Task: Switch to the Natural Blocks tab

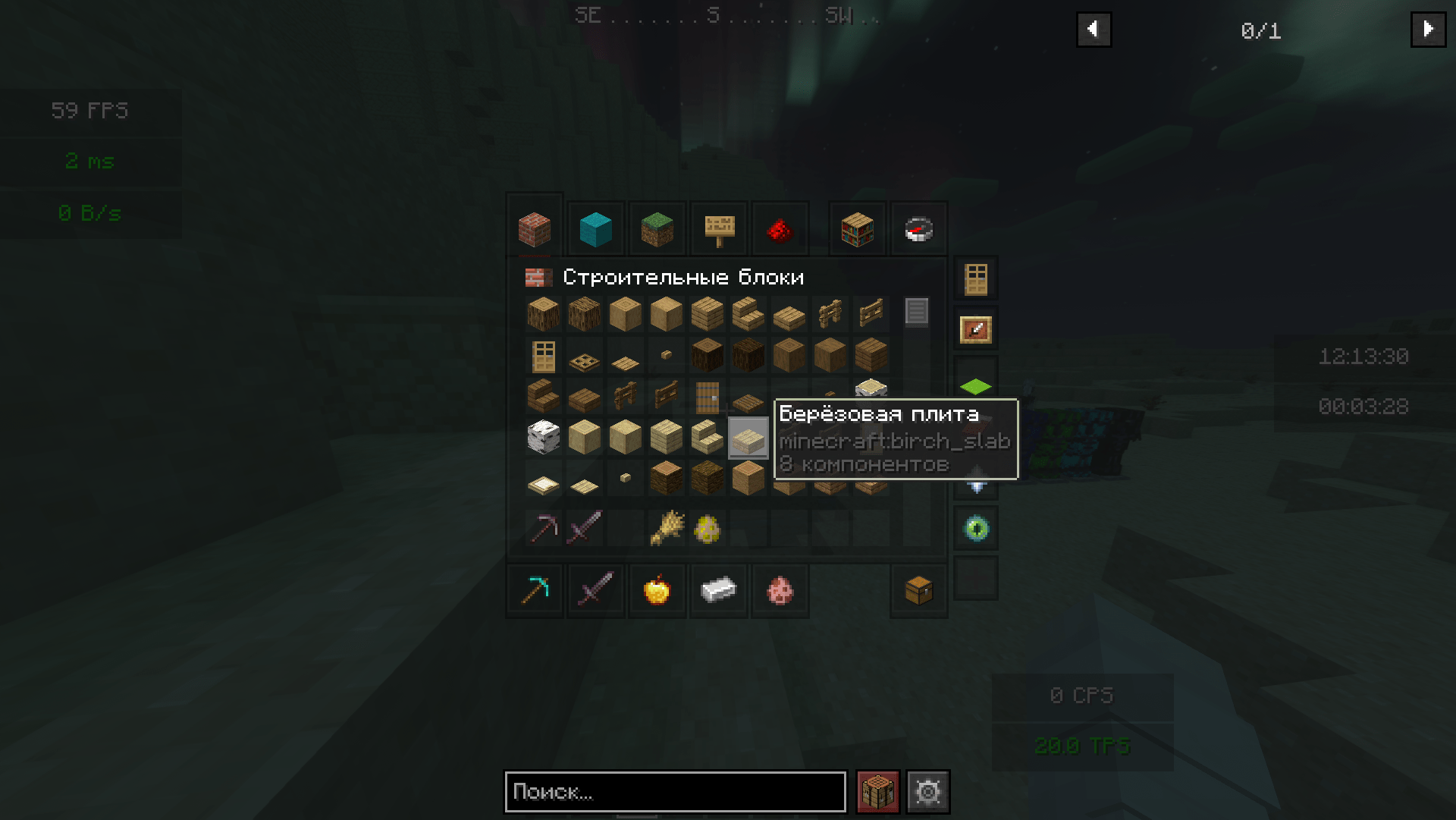Action: [657, 228]
